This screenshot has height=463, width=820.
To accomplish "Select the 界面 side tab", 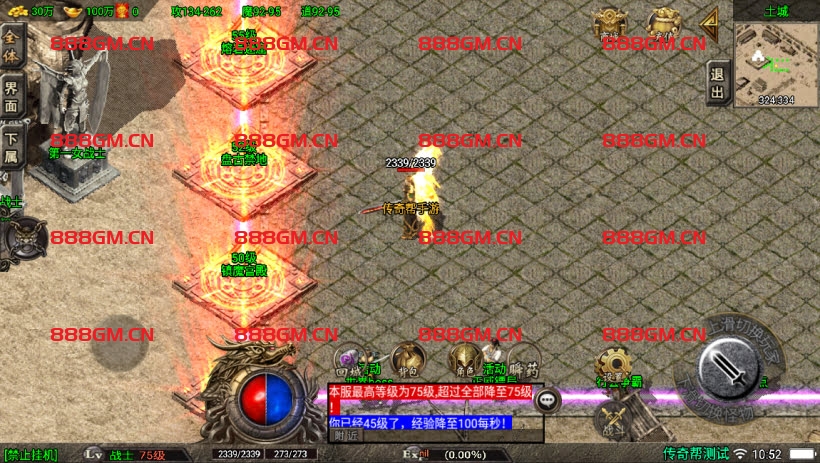I will tap(12, 96).
